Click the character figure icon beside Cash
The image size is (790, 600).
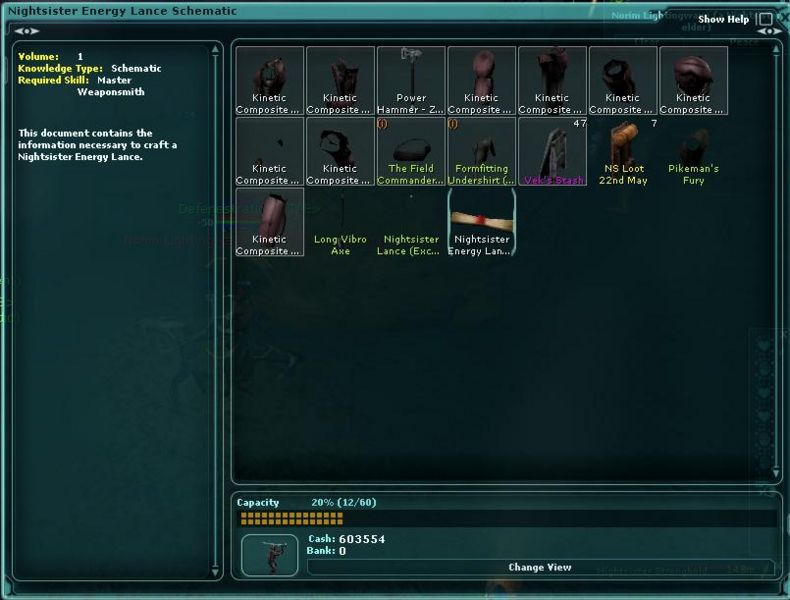pyautogui.click(x=270, y=554)
